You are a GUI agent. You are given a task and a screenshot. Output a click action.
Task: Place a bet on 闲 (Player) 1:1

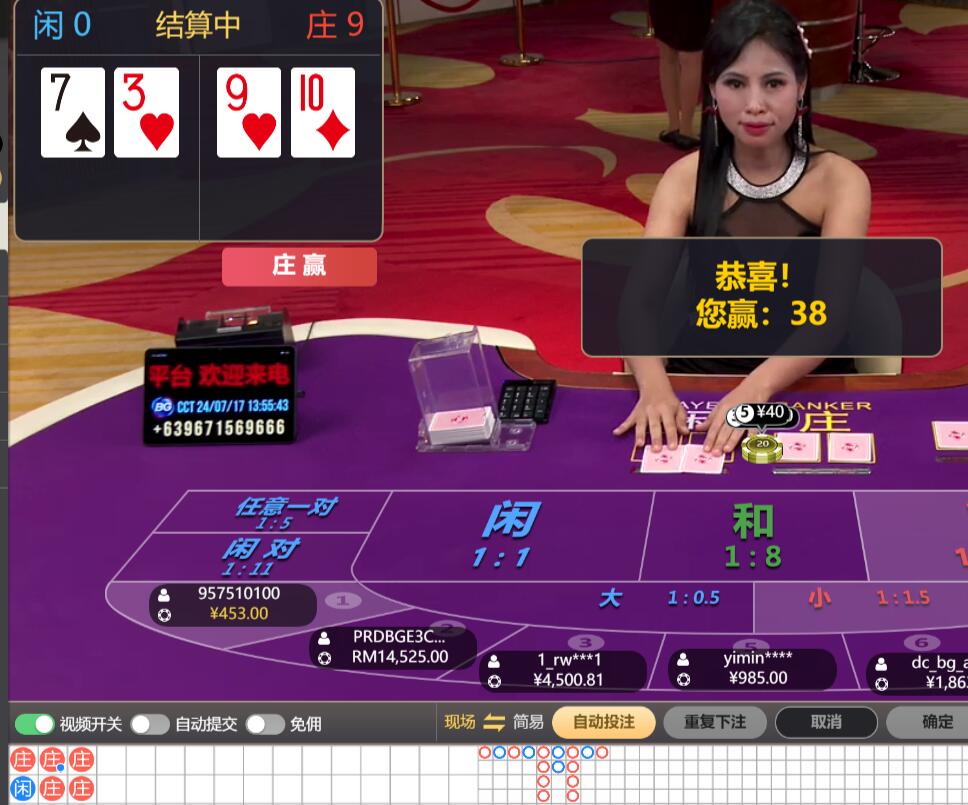(x=510, y=535)
